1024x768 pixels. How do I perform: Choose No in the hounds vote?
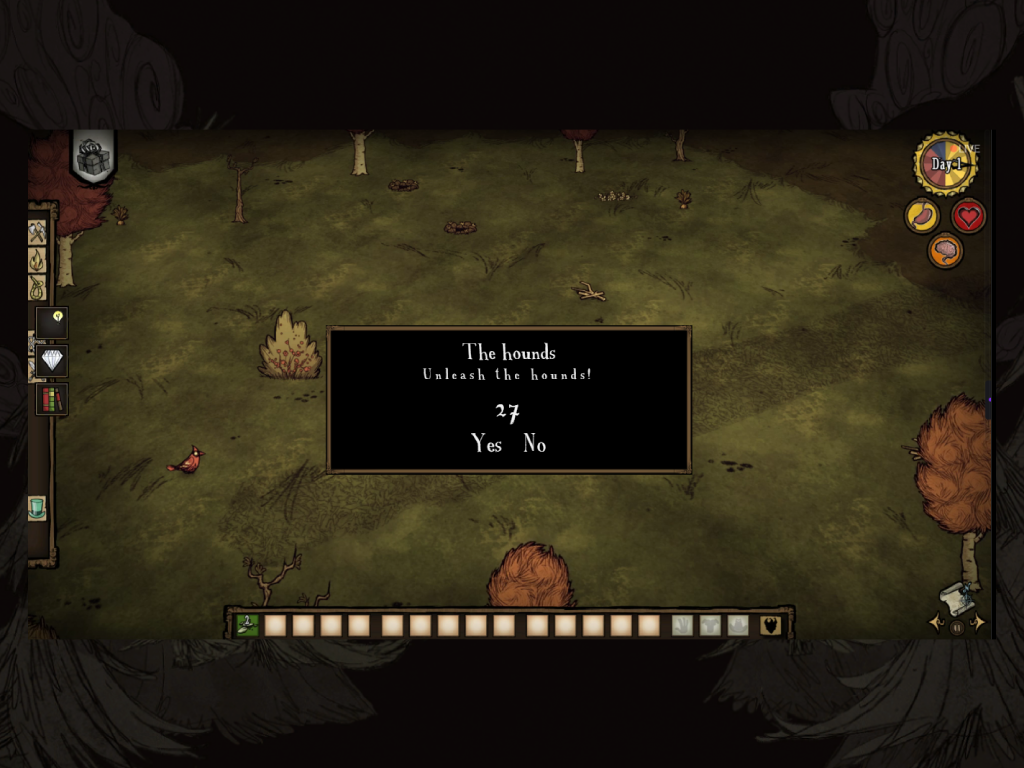535,444
